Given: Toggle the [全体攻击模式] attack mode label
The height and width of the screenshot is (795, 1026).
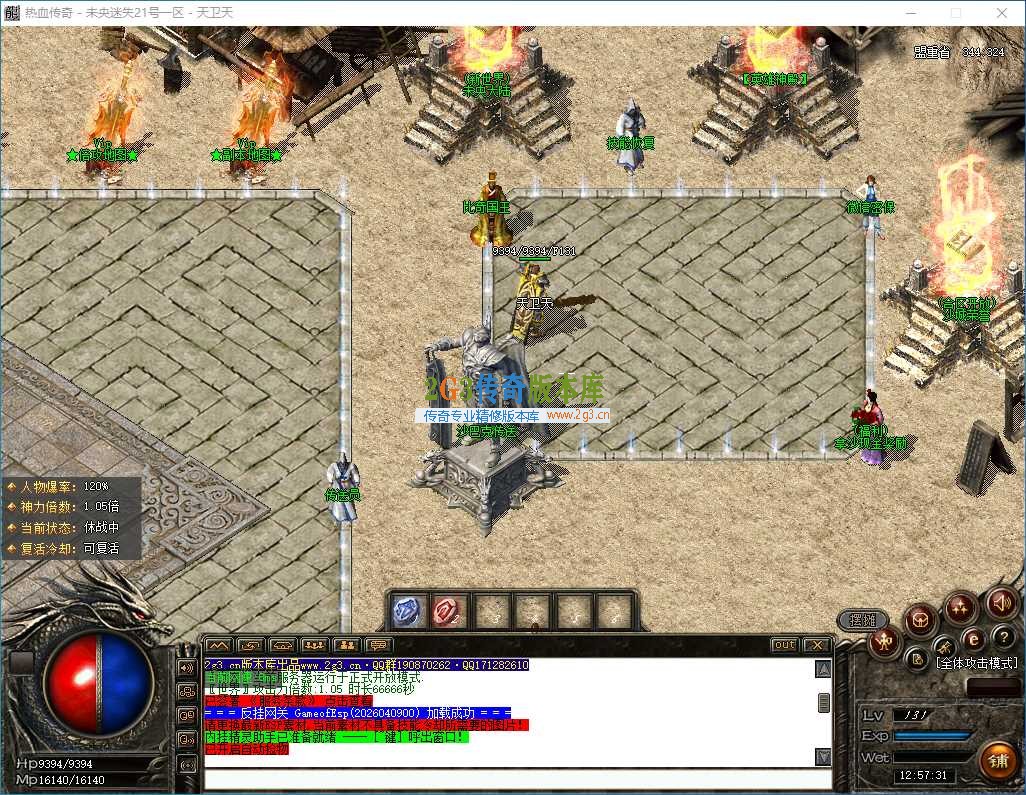Looking at the screenshot, I should pyautogui.click(x=976, y=663).
